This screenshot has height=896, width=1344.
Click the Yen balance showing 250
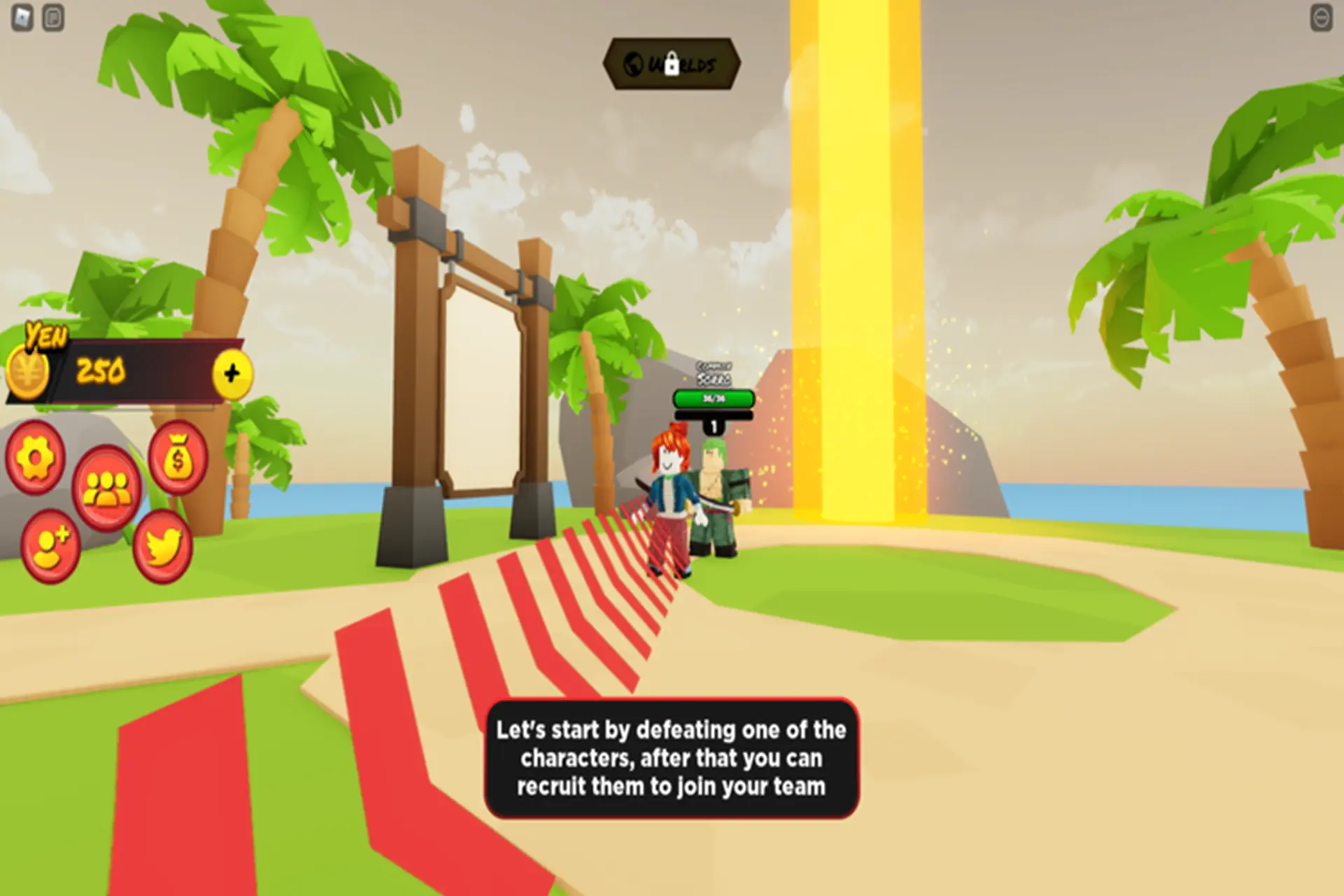pyautogui.click(x=99, y=367)
